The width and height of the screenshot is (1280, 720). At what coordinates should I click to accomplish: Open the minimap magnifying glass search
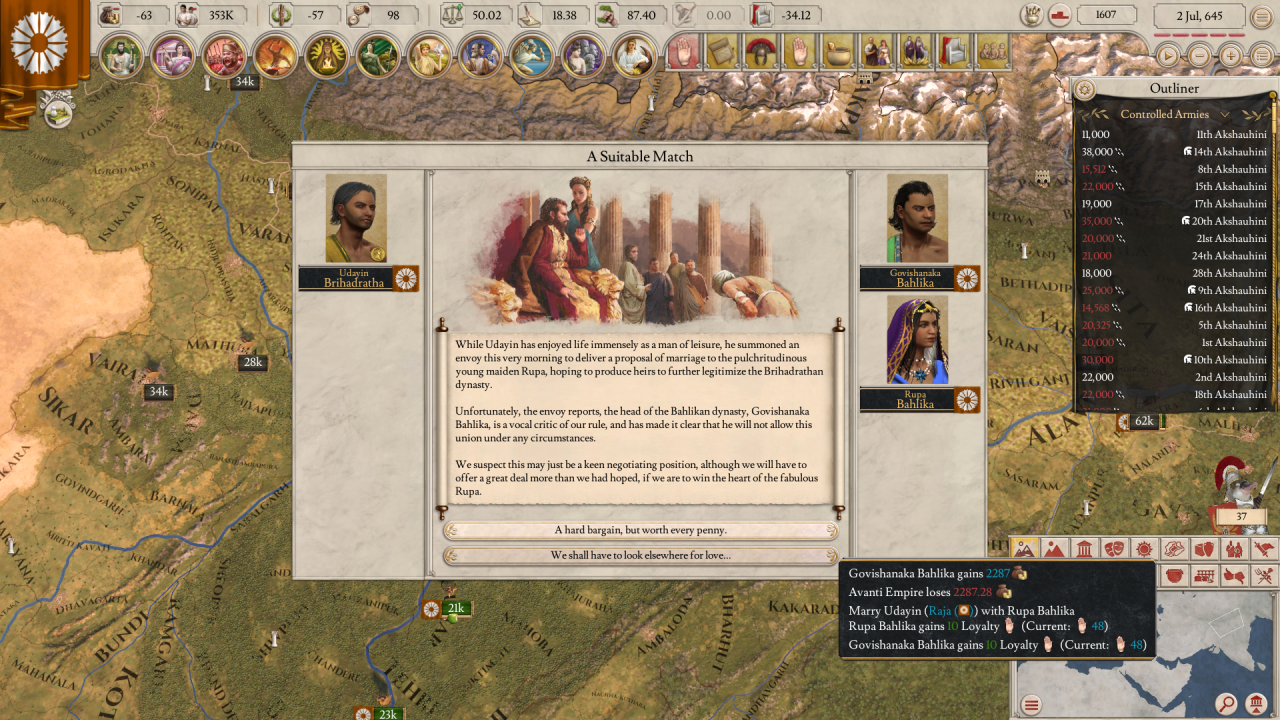[1227, 704]
